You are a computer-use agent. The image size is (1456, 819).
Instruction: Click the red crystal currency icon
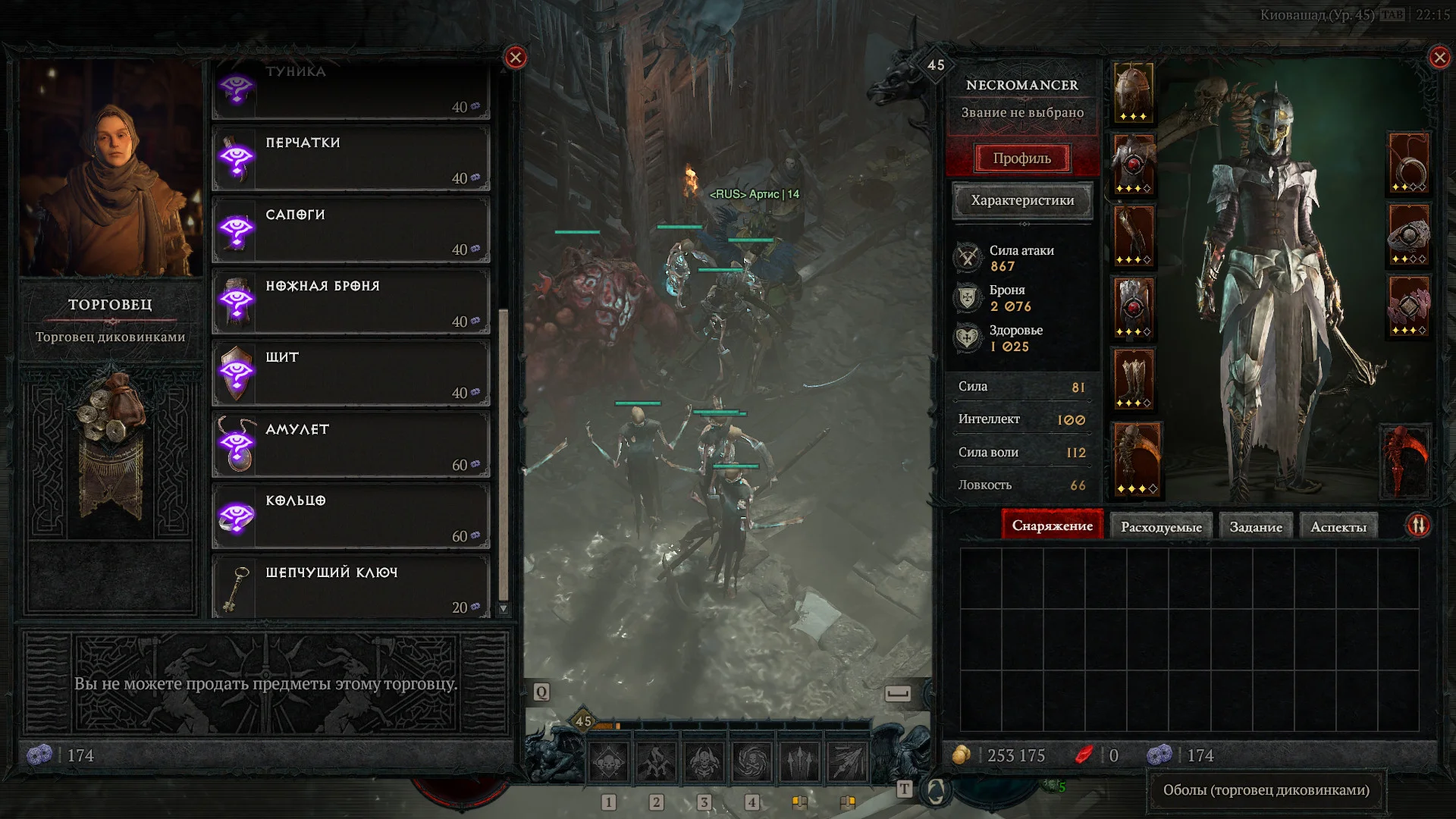[x=1084, y=755]
